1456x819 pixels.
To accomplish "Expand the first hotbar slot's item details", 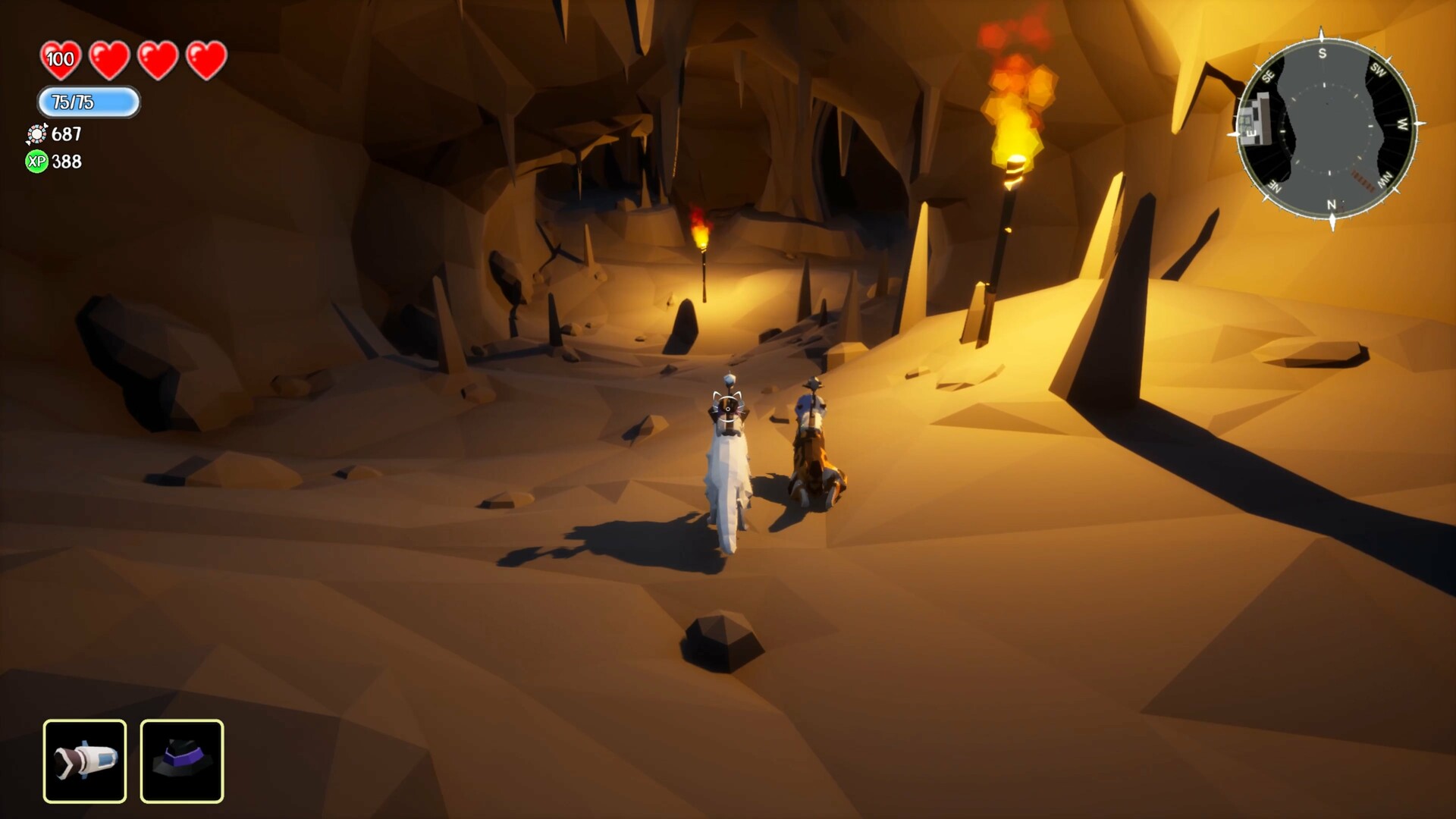I will [85, 761].
